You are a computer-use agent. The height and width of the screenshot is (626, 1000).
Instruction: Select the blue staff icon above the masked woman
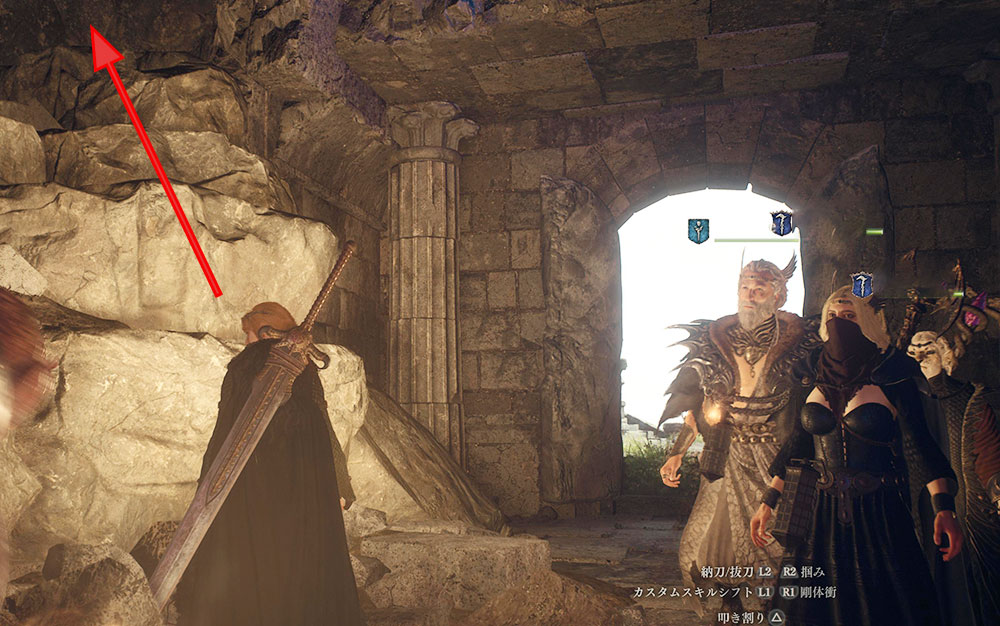tap(861, 285)
